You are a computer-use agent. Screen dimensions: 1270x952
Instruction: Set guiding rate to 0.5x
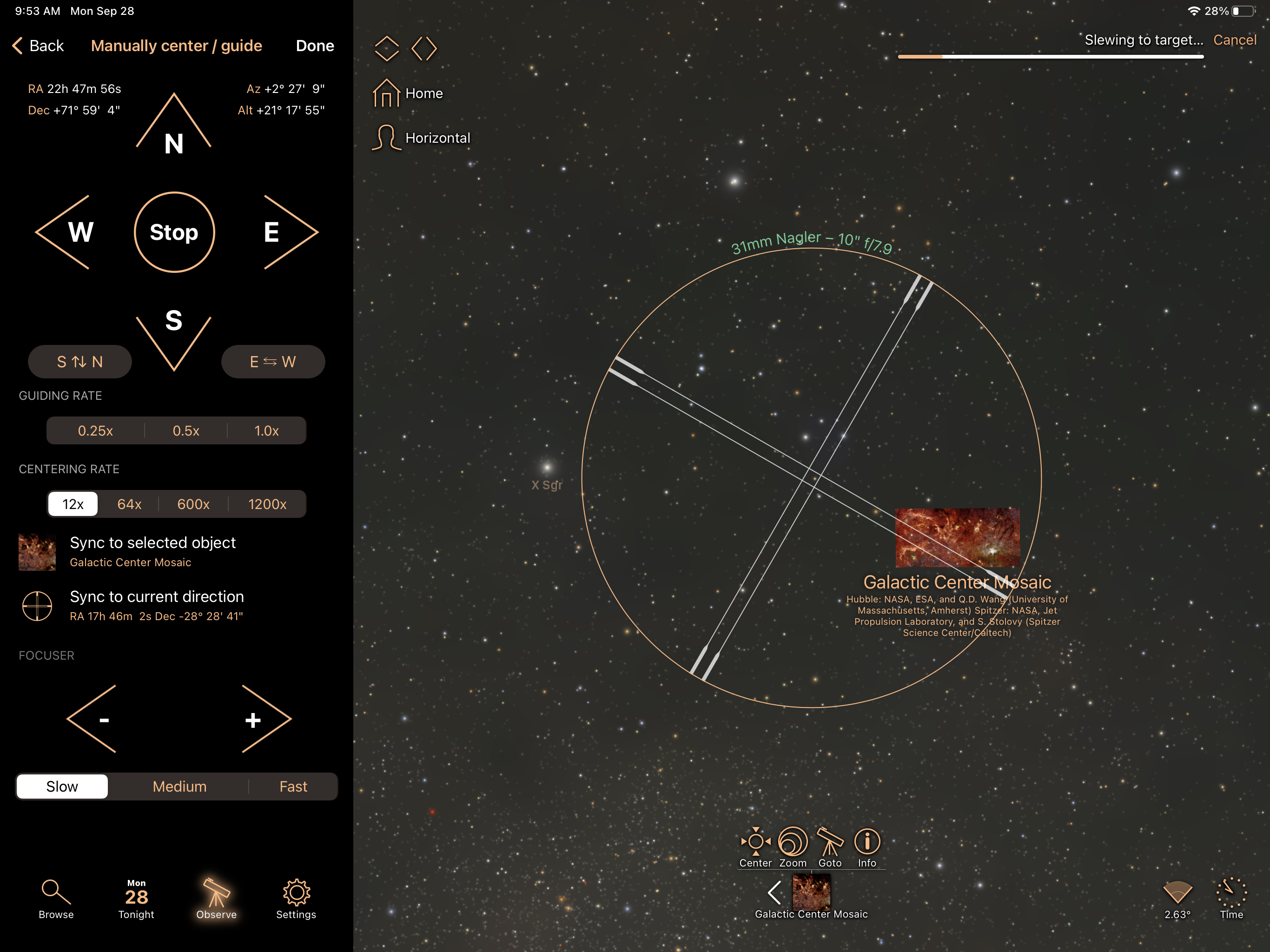point(186,430)
